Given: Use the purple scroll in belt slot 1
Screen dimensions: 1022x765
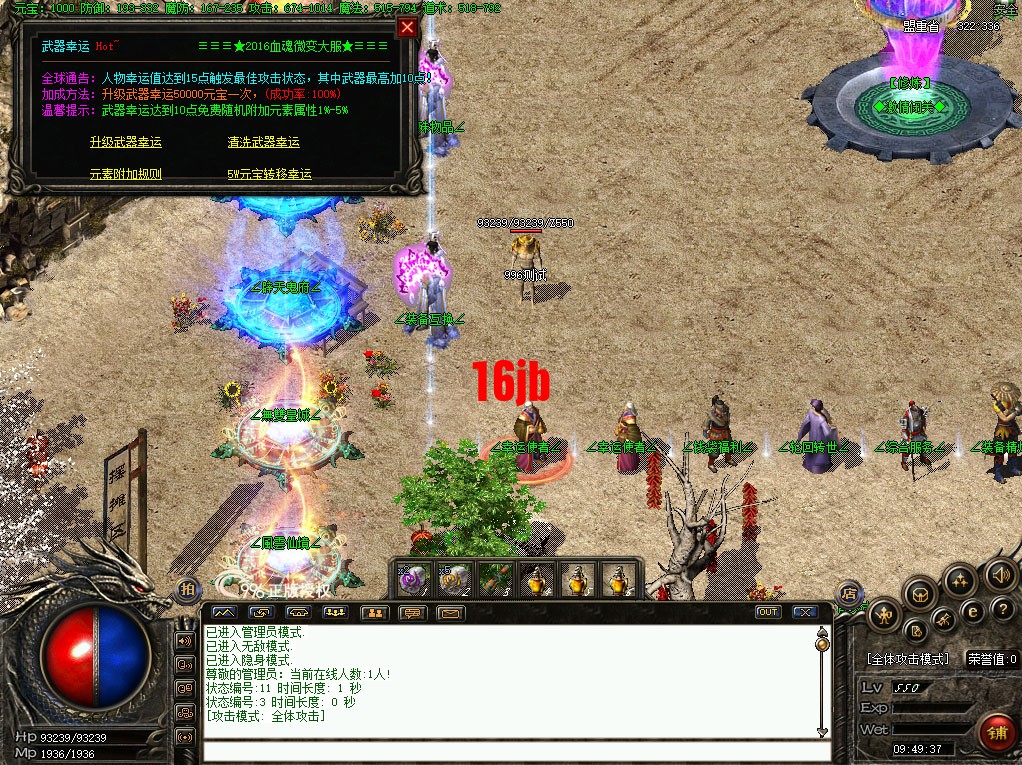Looking at the screenshot, I should point(413,579).
